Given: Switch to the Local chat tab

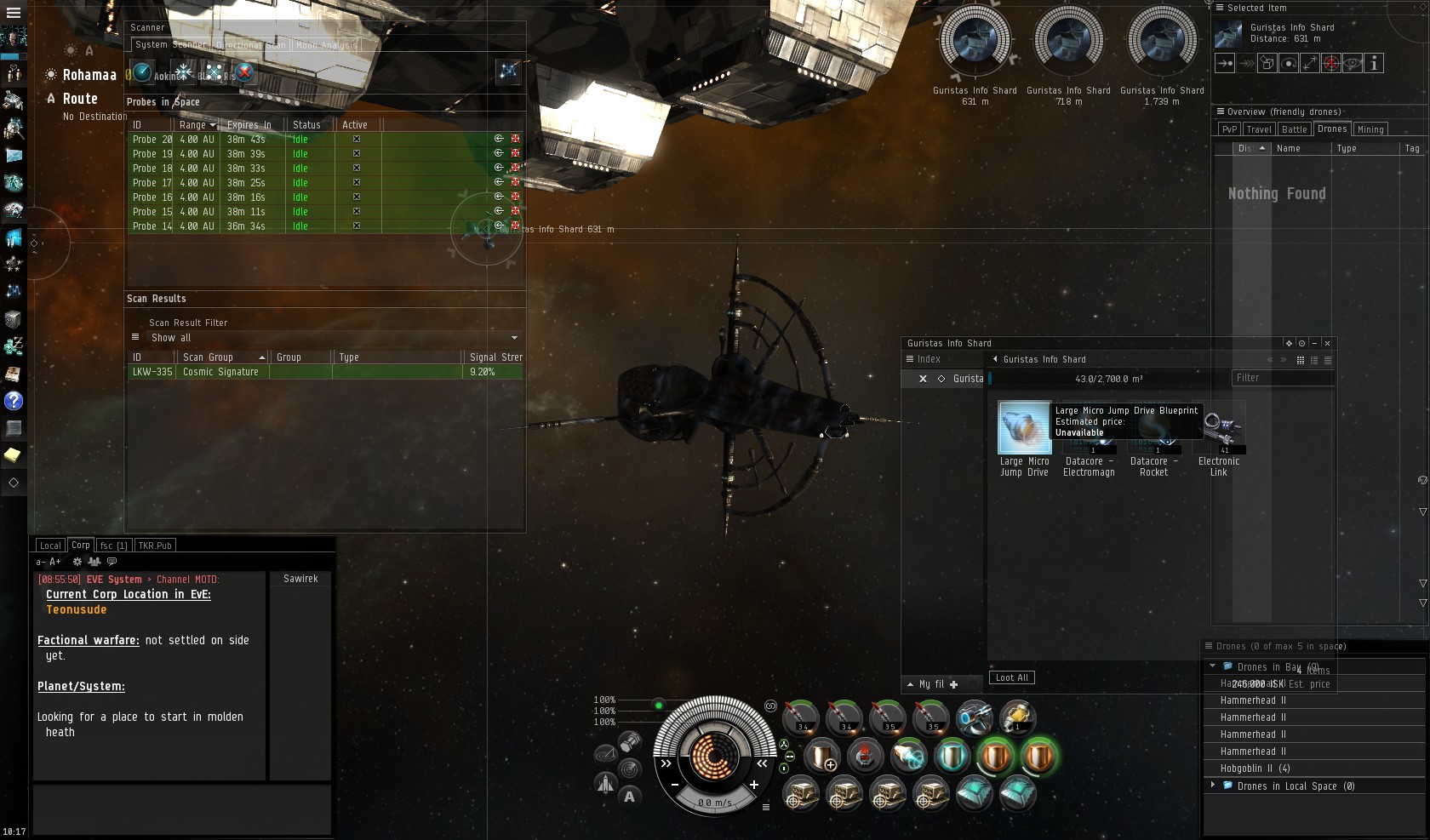Looking at the screenshot, I should tap(50, 546).
